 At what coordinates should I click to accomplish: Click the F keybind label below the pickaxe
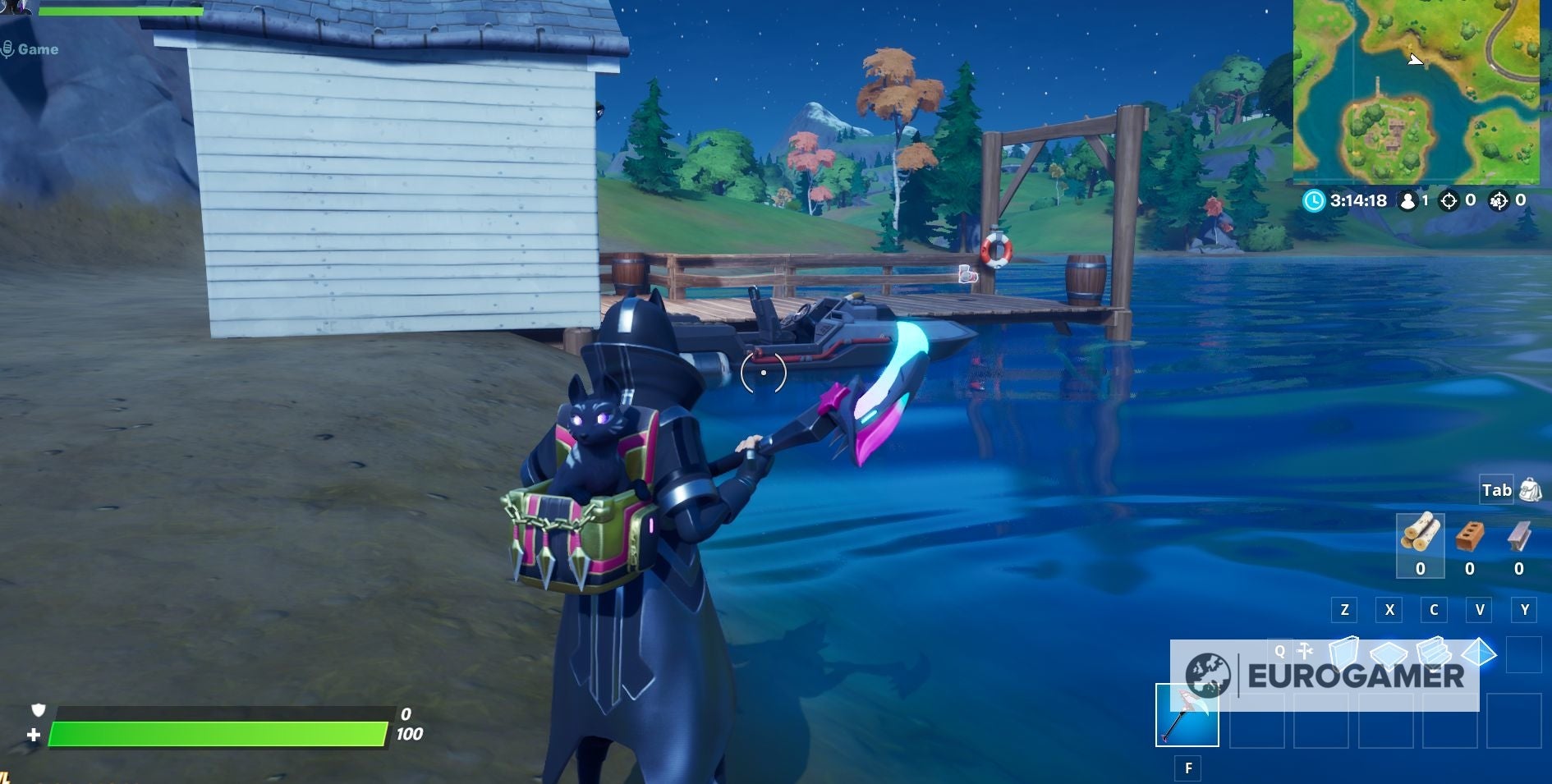point(1189,768)
